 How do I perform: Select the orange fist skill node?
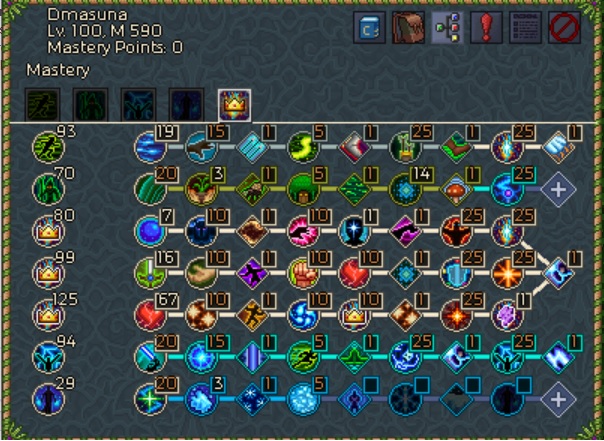pos(303,272)
